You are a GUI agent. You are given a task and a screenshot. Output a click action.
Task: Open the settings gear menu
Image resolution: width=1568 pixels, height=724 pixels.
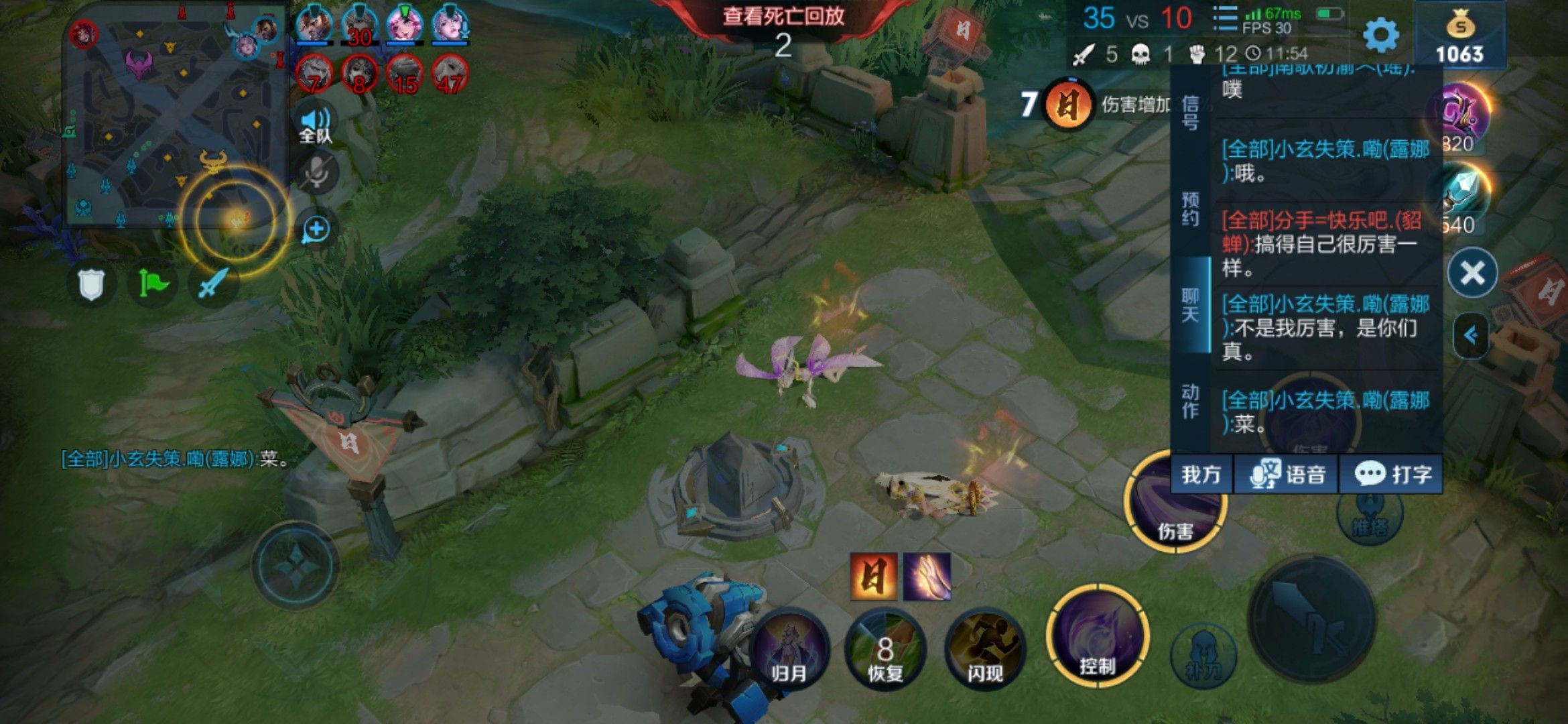tap(1381, 35)
